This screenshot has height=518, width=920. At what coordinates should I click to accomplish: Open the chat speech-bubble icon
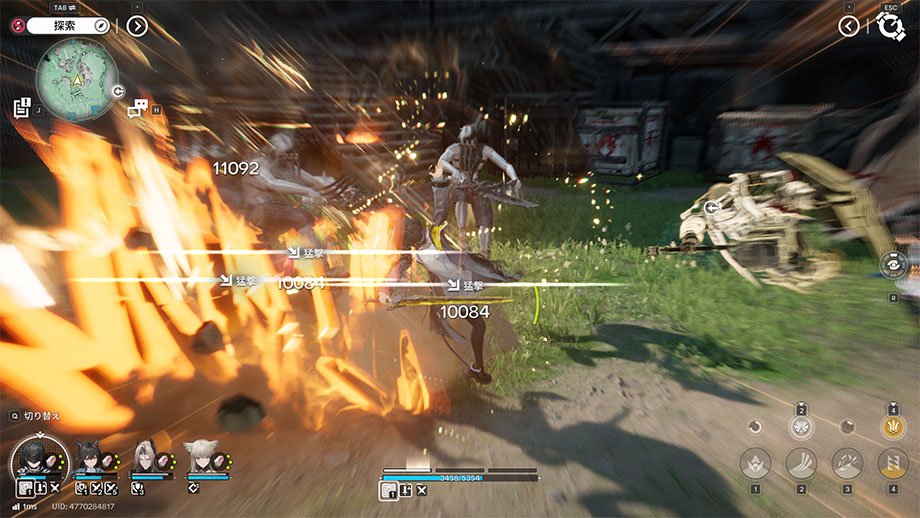(138, 109)
